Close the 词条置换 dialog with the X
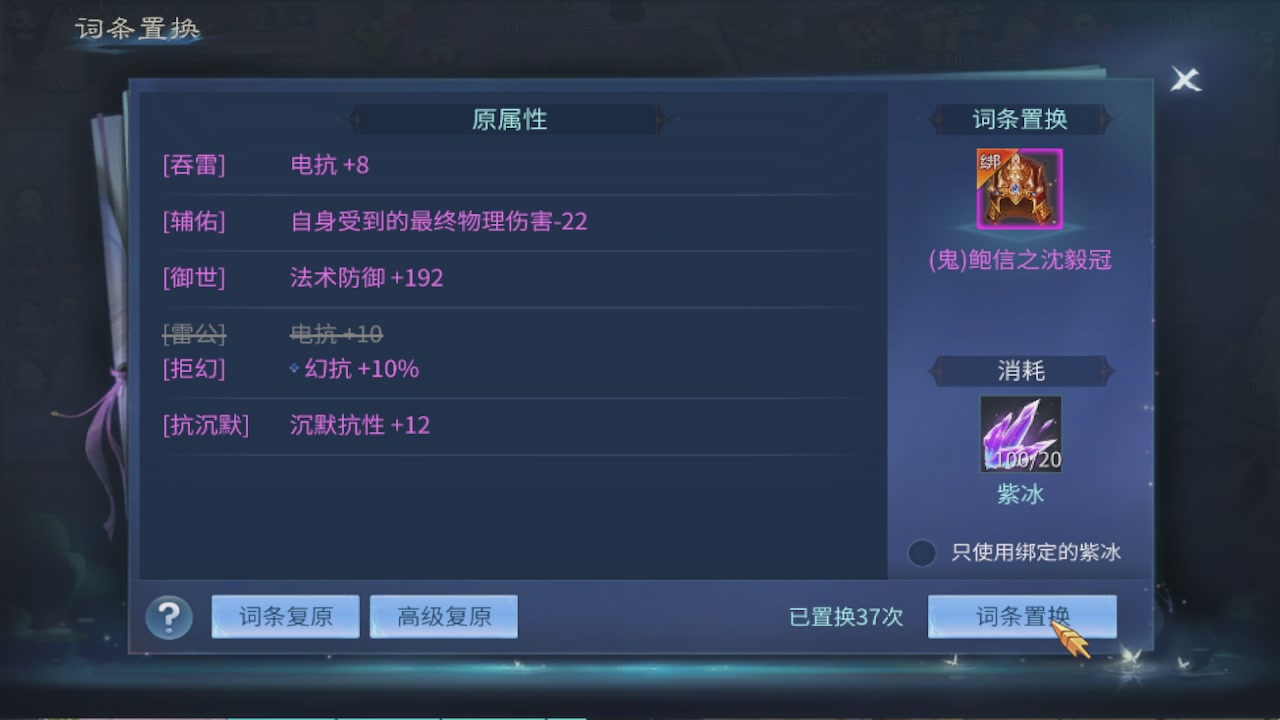 tap(1186, 80)
